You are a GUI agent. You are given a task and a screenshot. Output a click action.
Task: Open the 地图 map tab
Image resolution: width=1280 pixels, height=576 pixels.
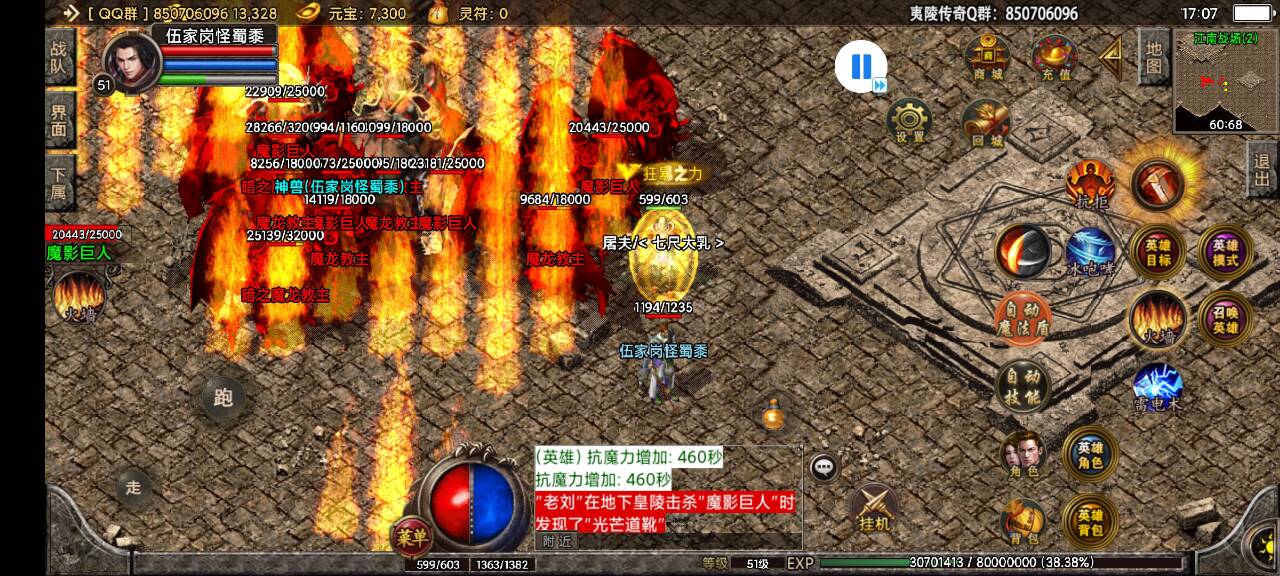pos(1153,57)
